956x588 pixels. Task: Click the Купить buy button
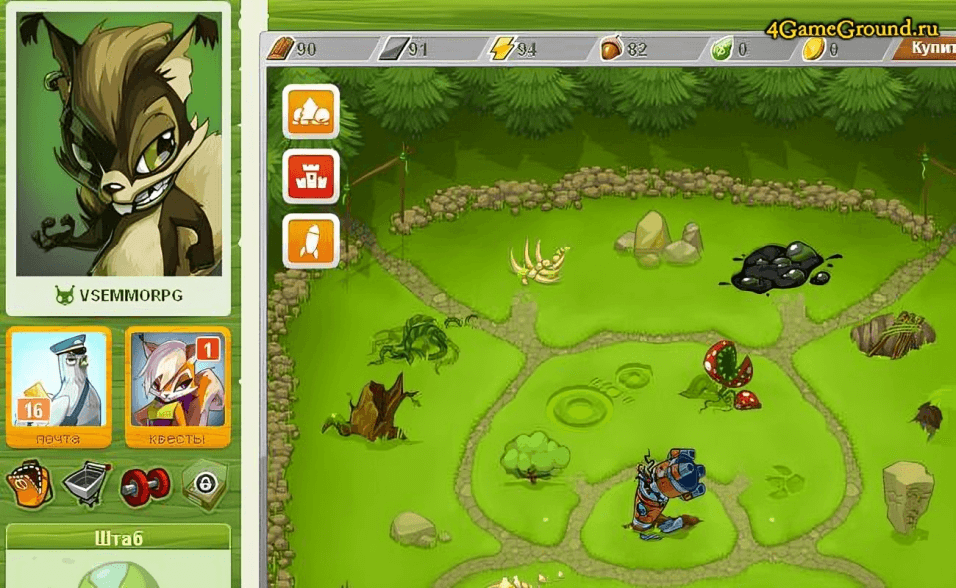coord(930,47)
